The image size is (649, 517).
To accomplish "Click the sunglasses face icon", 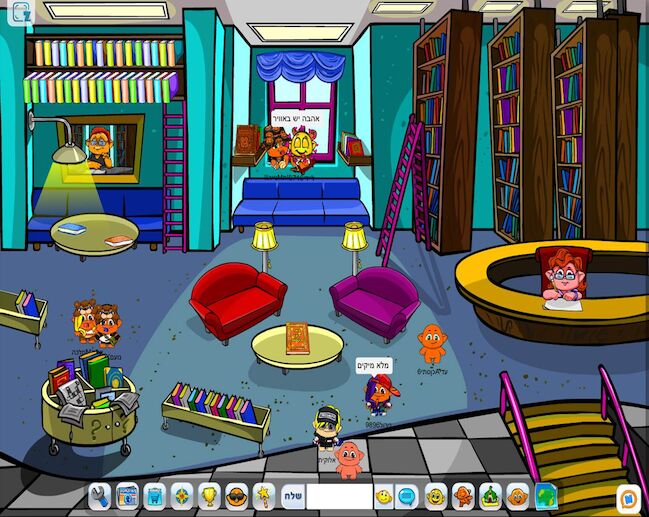I will coord(236,495).
